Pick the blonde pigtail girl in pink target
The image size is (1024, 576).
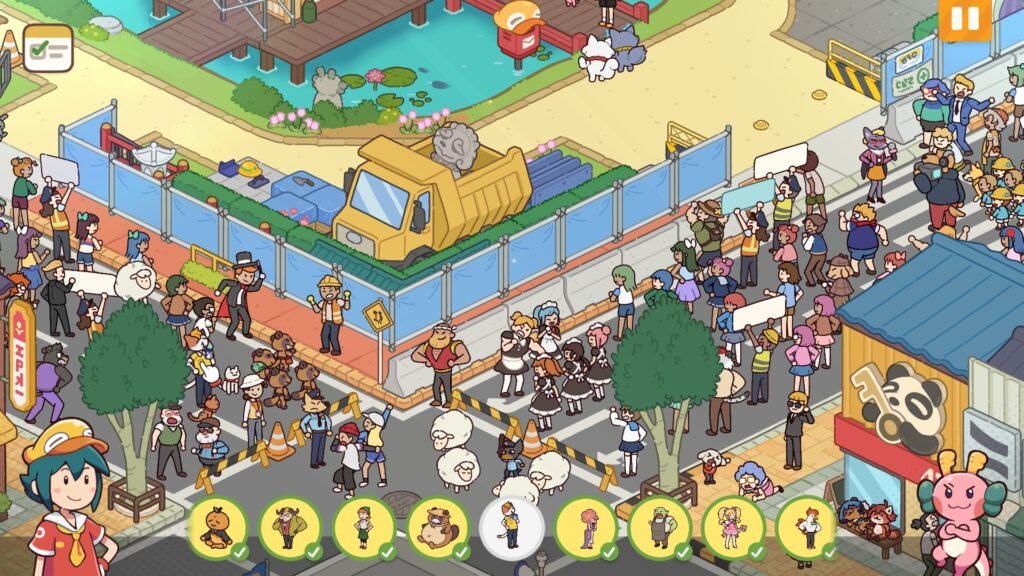[x=733, y=527]
